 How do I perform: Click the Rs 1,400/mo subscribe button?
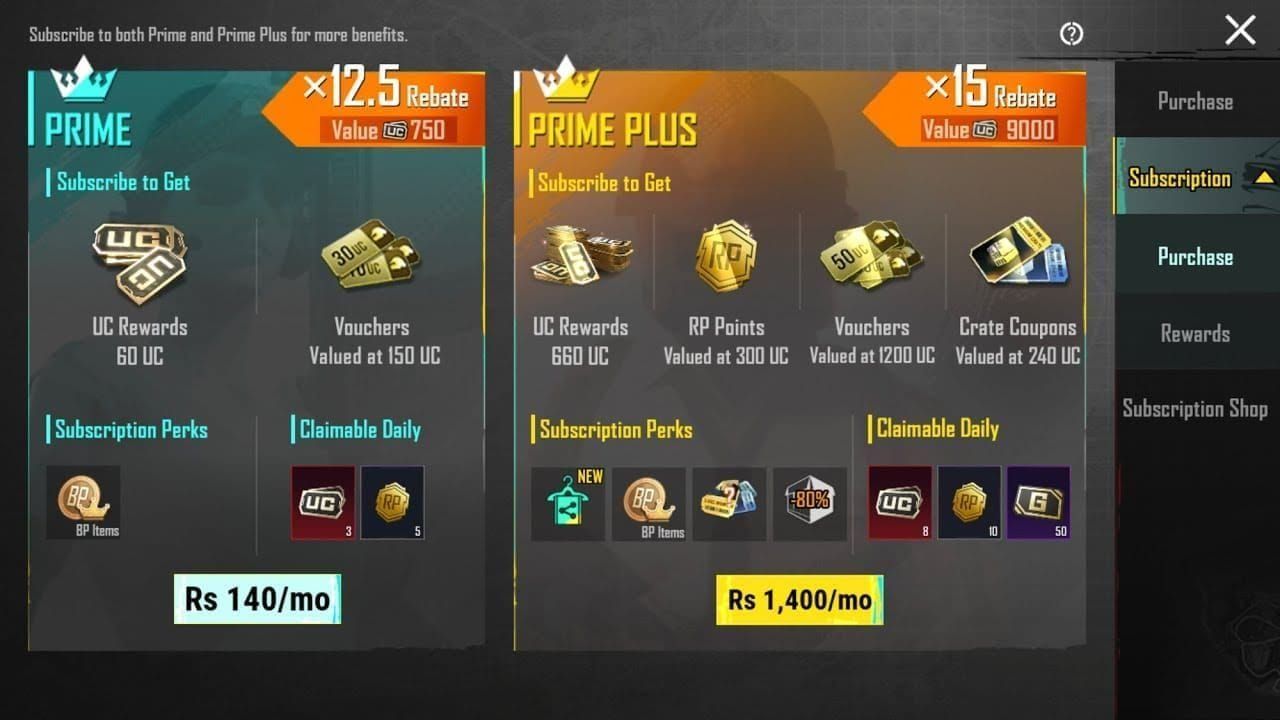799,601
